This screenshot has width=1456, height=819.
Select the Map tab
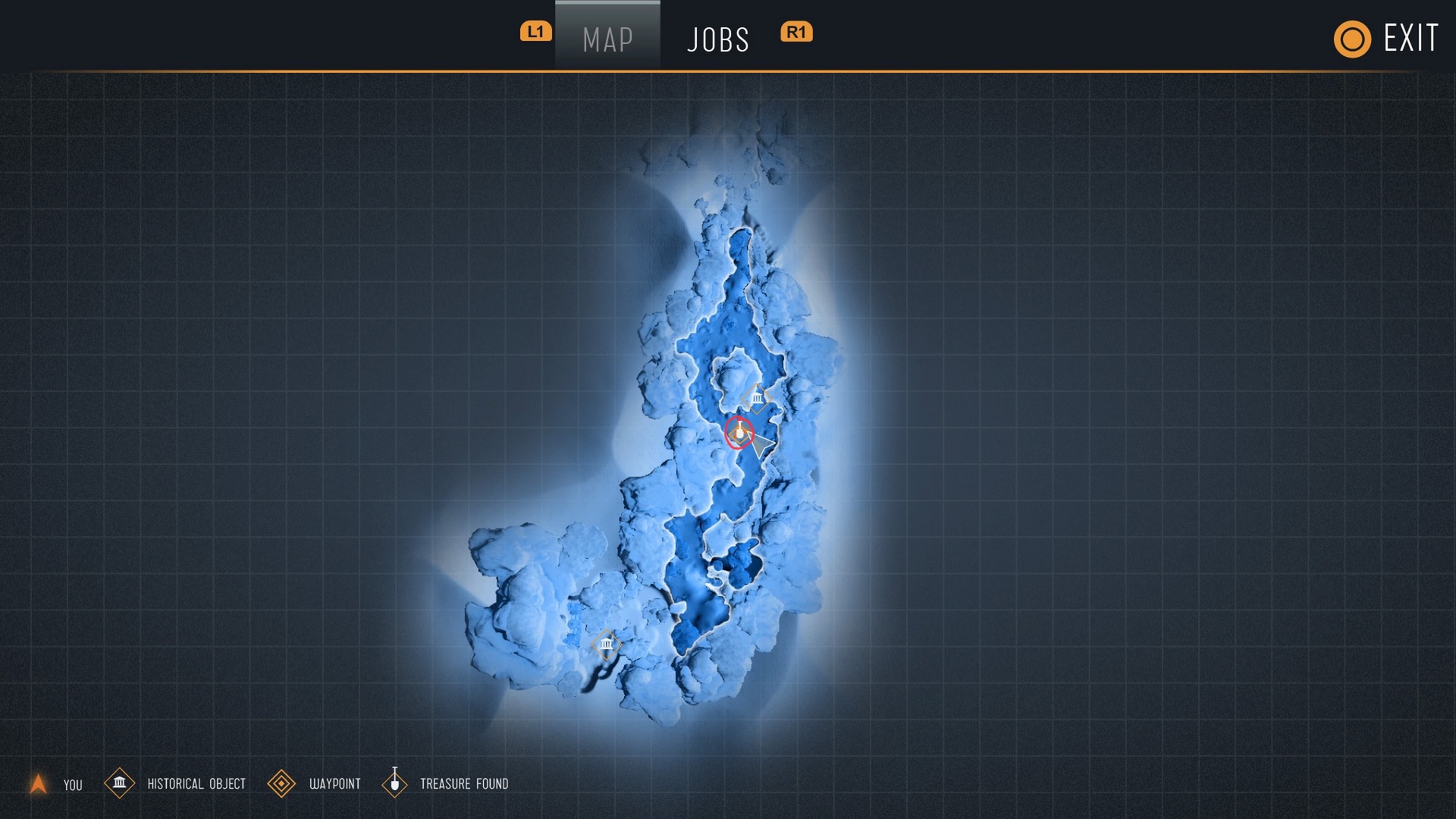pyautogui.click(x=607, y=39)
